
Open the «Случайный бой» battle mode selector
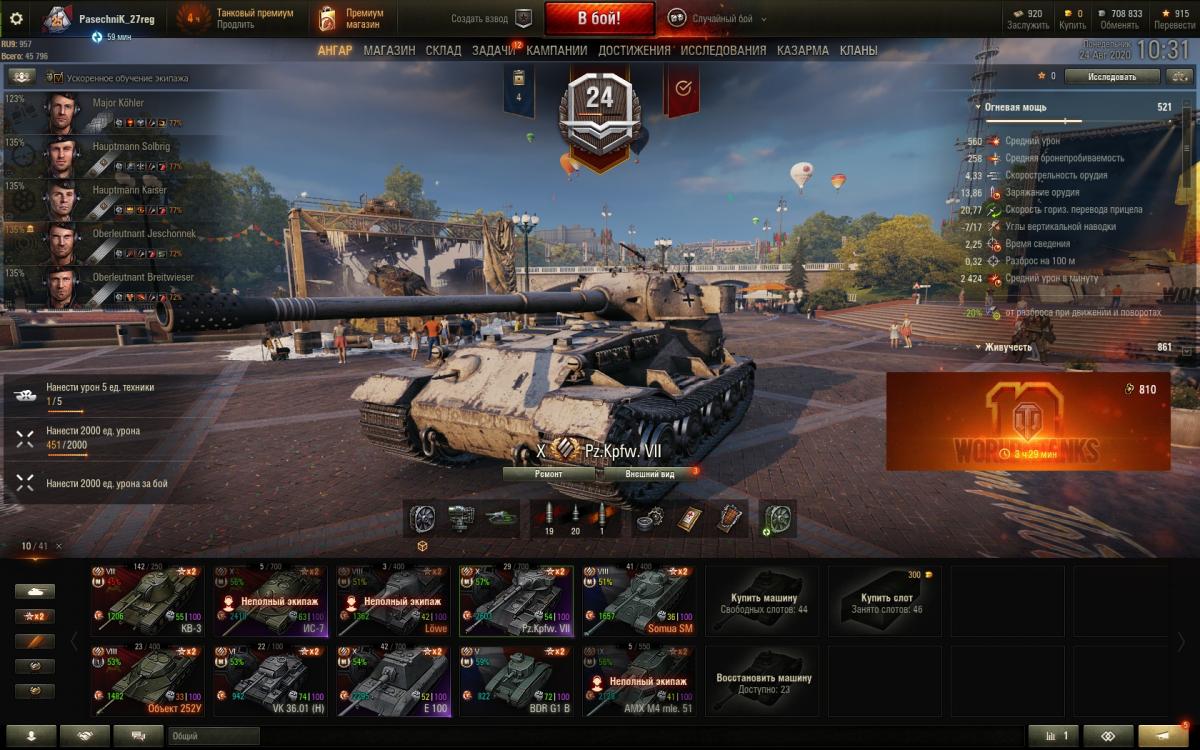[710, 18]
